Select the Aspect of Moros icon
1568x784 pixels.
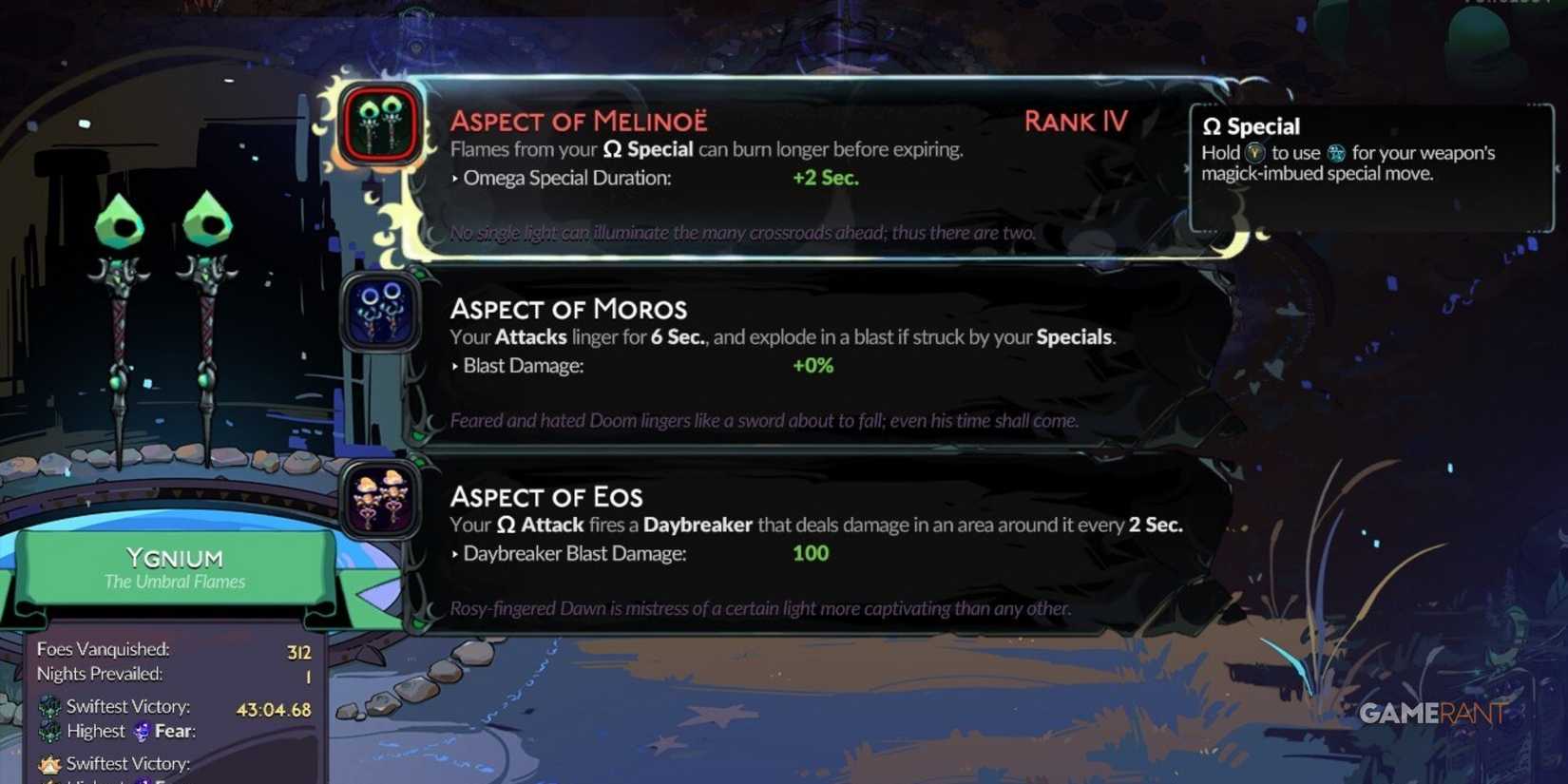[379, 312]
